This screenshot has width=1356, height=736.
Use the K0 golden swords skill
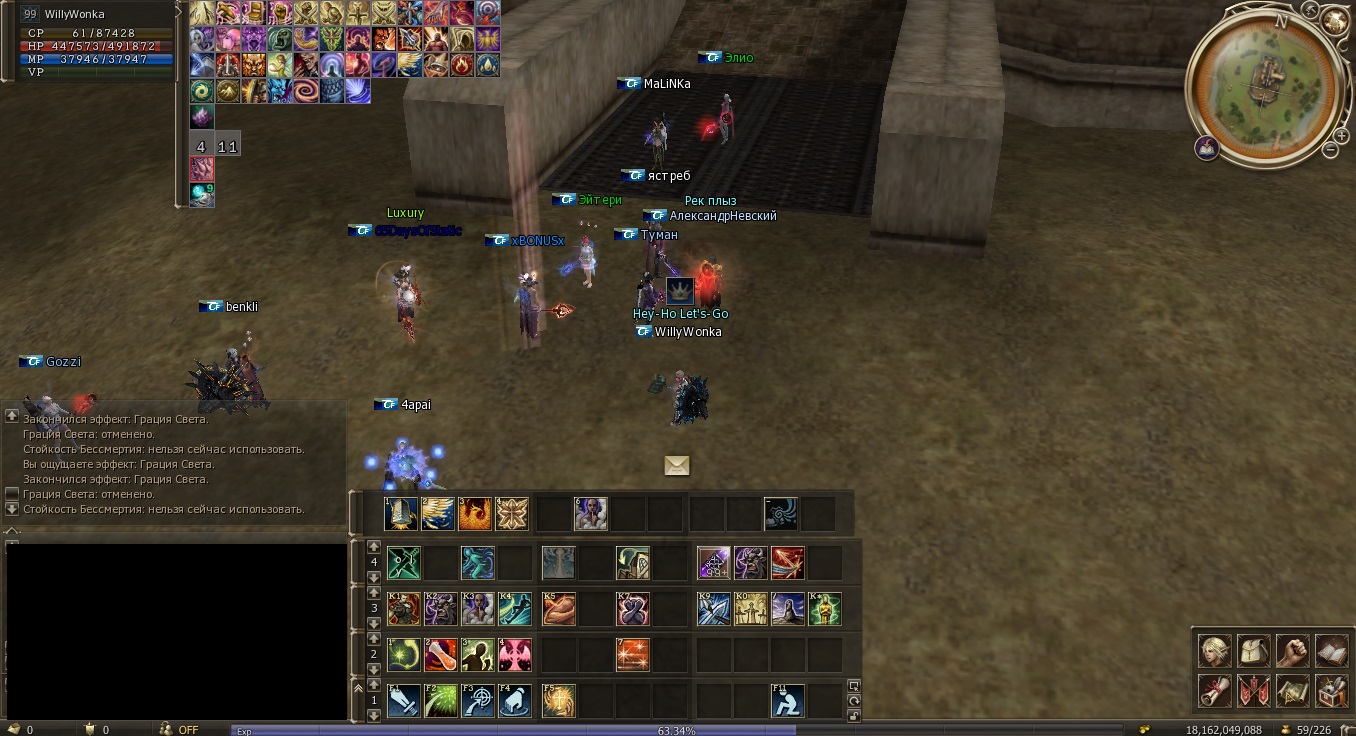(x=751, y=609)
